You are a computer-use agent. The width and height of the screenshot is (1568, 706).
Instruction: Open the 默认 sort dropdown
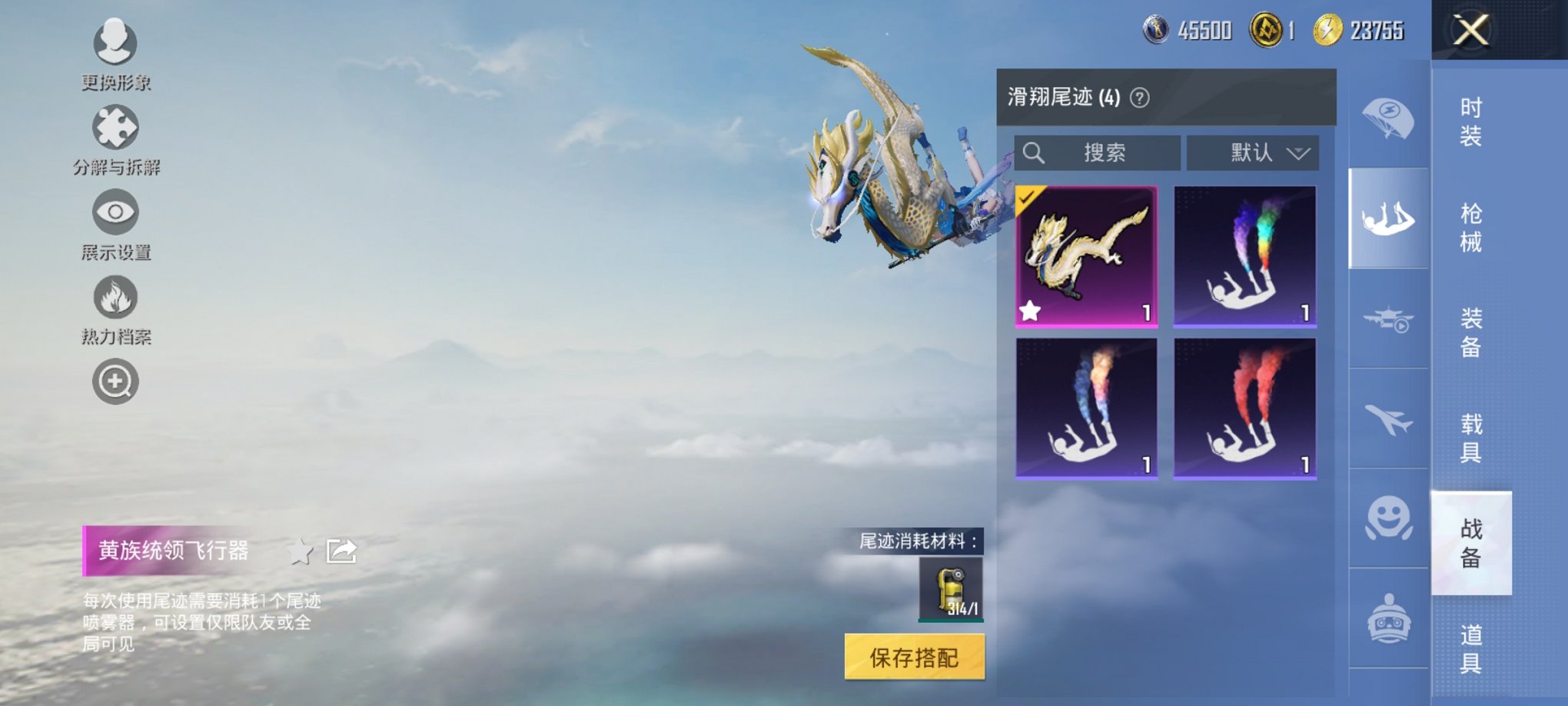click(1253, 153)
